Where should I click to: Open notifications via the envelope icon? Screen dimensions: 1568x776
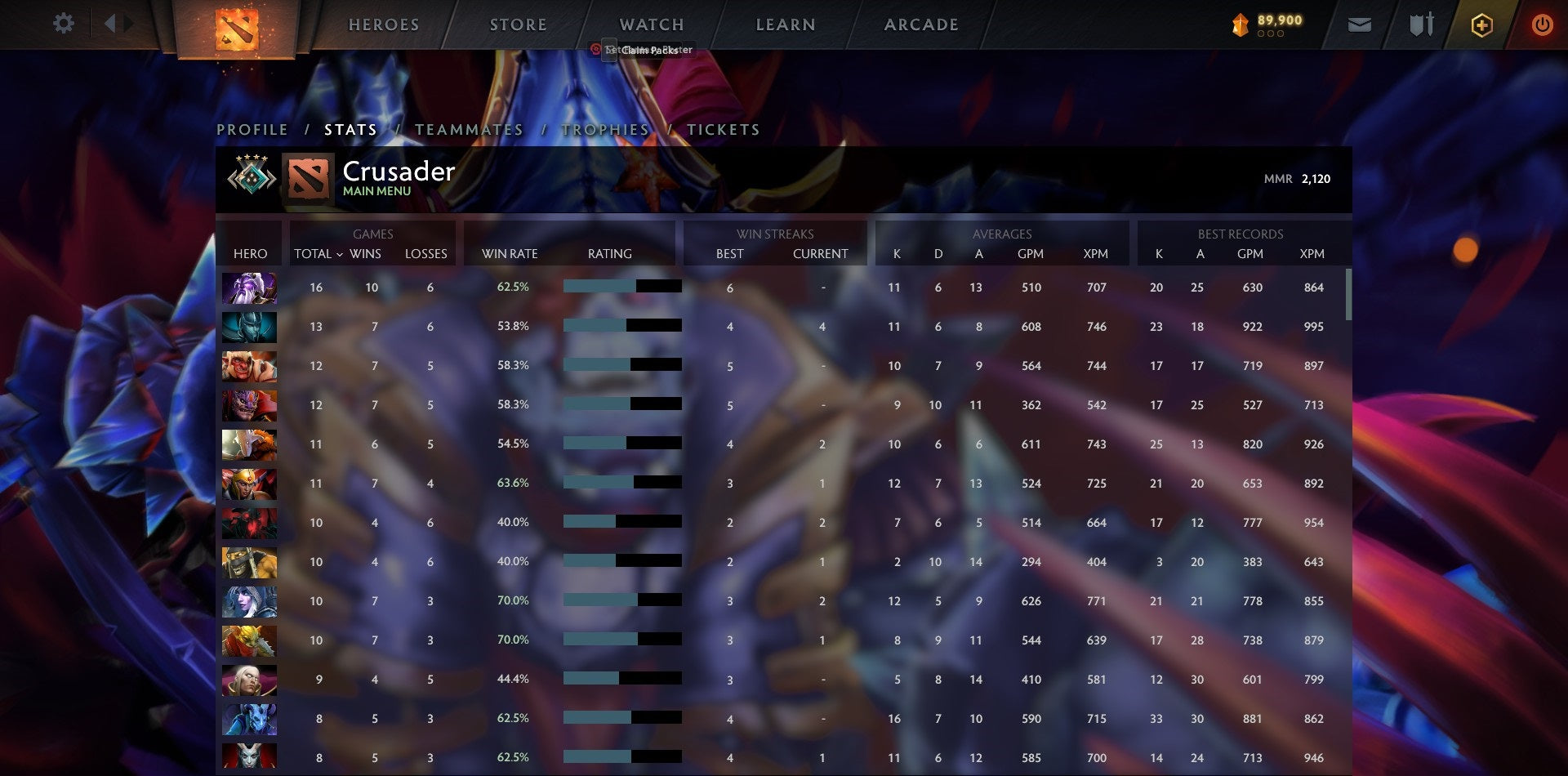pyautogui.click(x=1360, y=25)
